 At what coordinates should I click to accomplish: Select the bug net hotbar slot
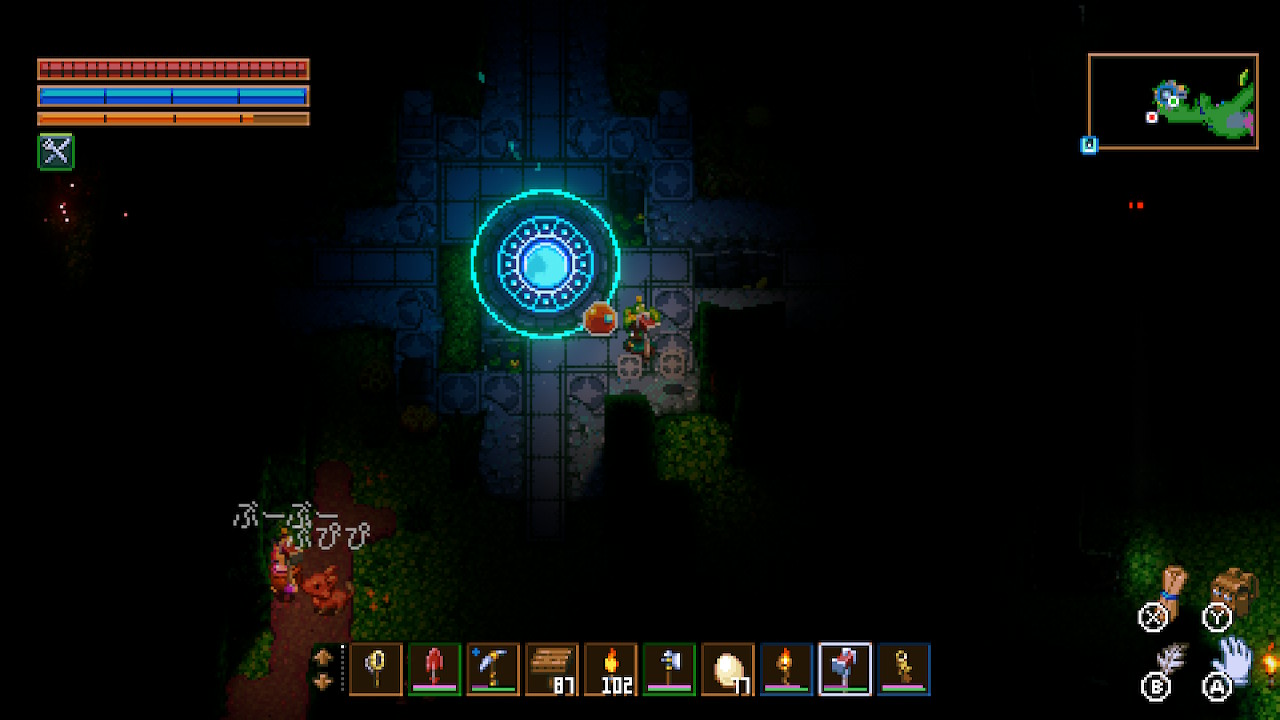coord(376,668)
